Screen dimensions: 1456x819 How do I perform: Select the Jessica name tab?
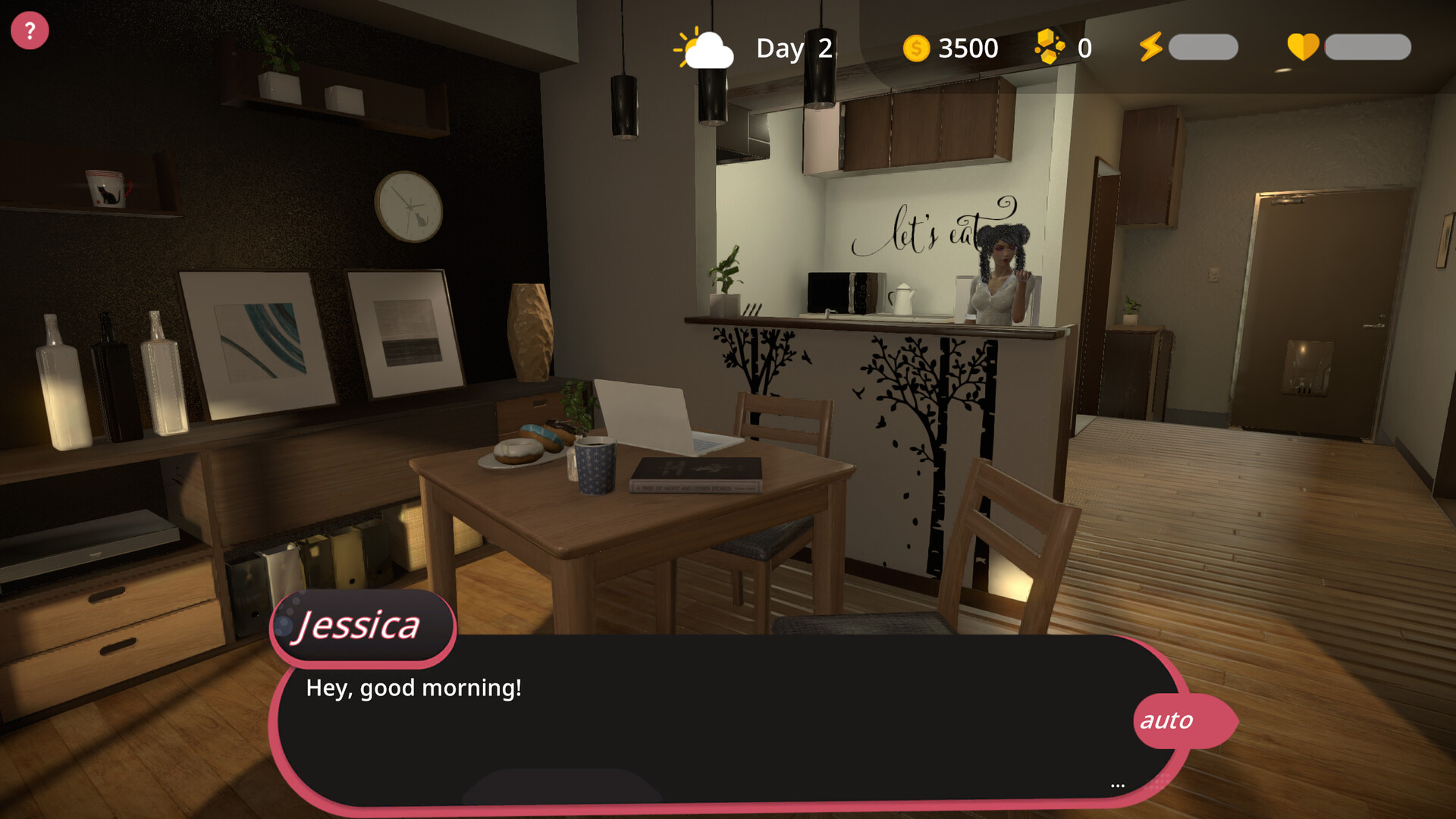click(360, 624)
